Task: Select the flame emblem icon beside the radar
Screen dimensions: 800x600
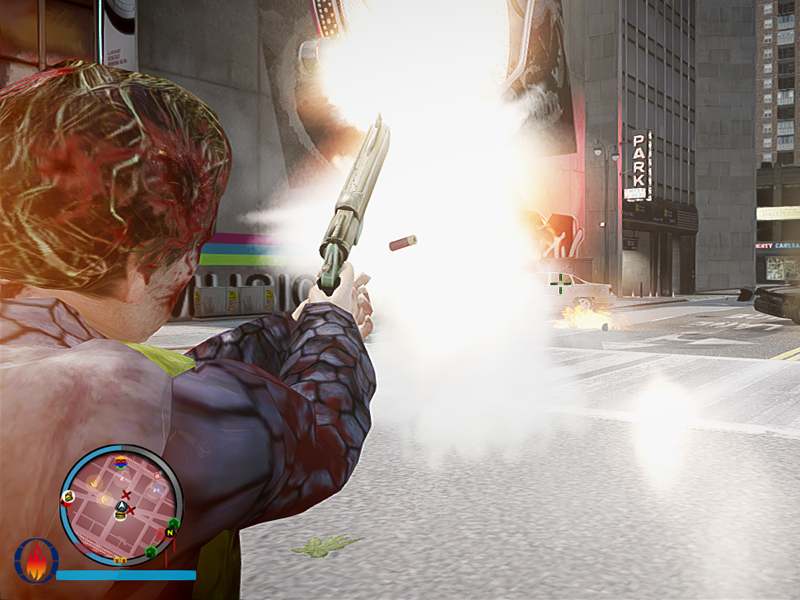Action: coord(36,561)
